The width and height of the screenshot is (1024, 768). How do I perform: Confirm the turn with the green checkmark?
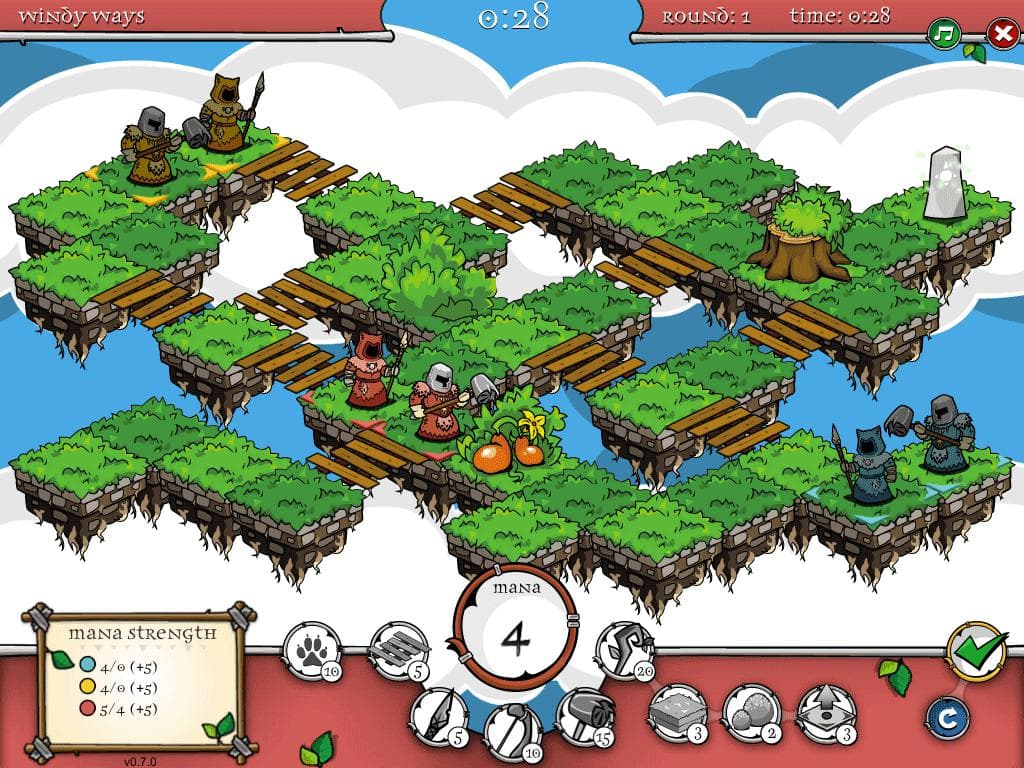point(975,652)
